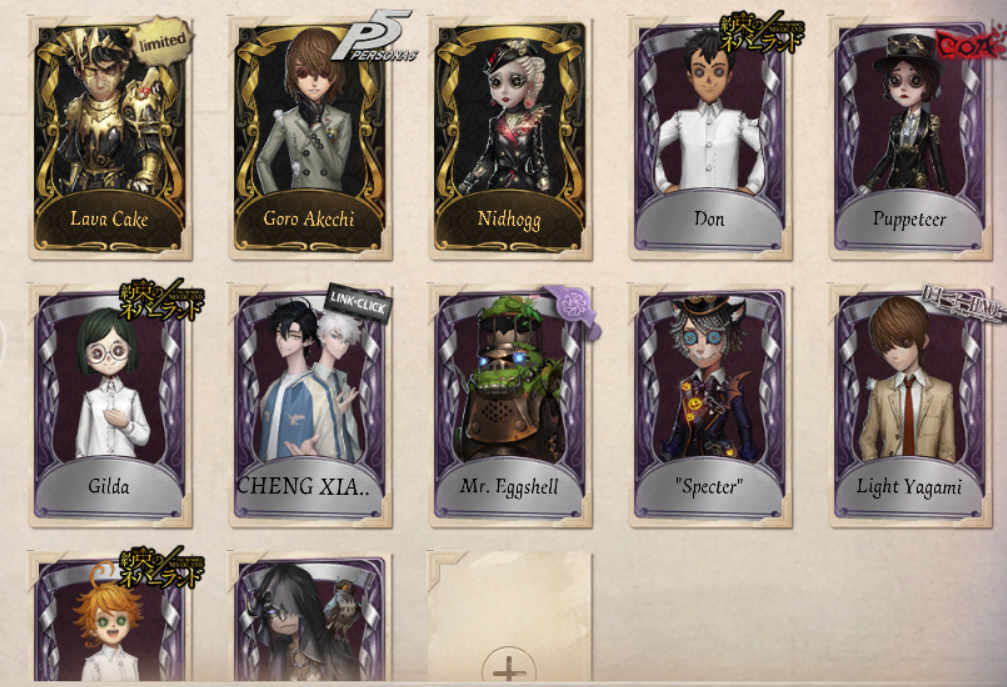Open the dark hooded figure costume card
This screenshot has height=687, width=1007.
pyautogui.click(x=310, y=620)
